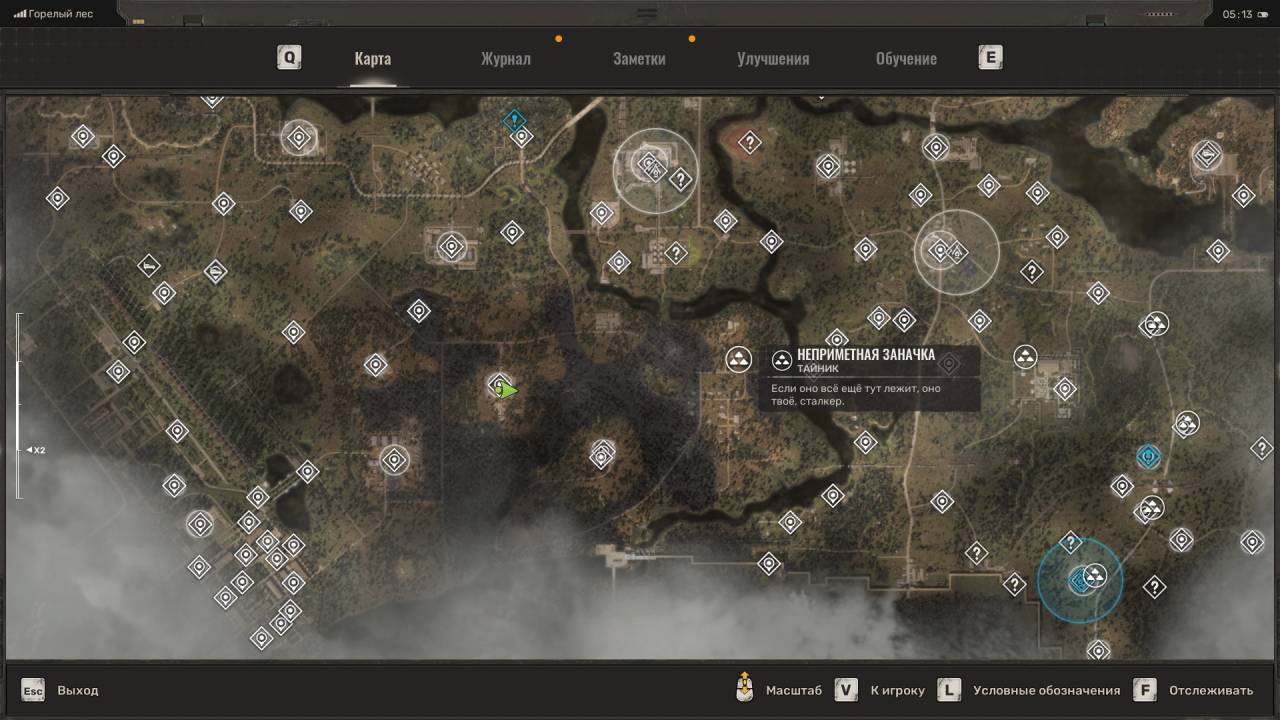Screen dimensions: 1280x720
Task: Select the blue exclamation quest marker
Action: 514,121
